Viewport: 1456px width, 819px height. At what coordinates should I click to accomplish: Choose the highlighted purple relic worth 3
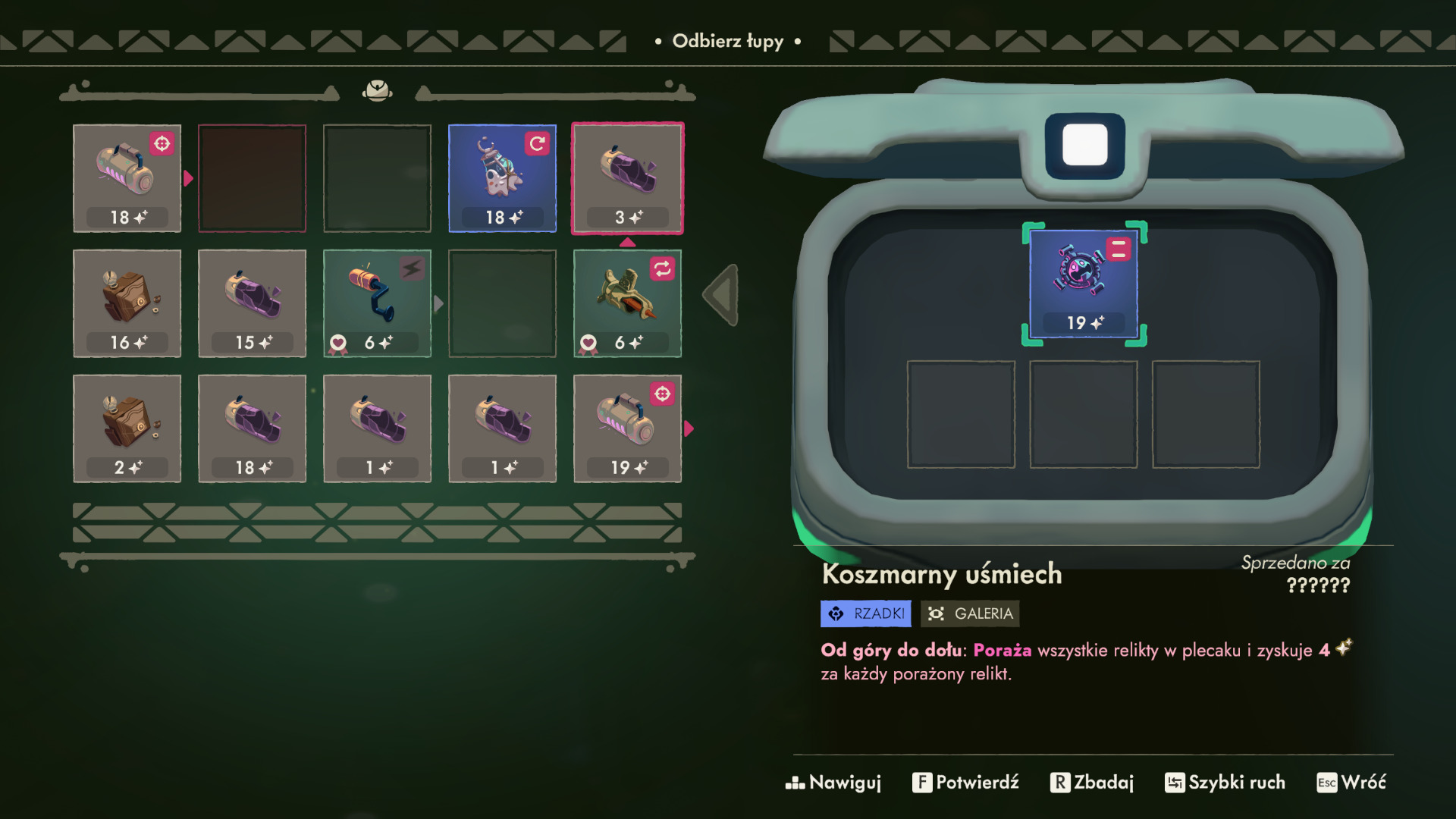pos(627,178)
